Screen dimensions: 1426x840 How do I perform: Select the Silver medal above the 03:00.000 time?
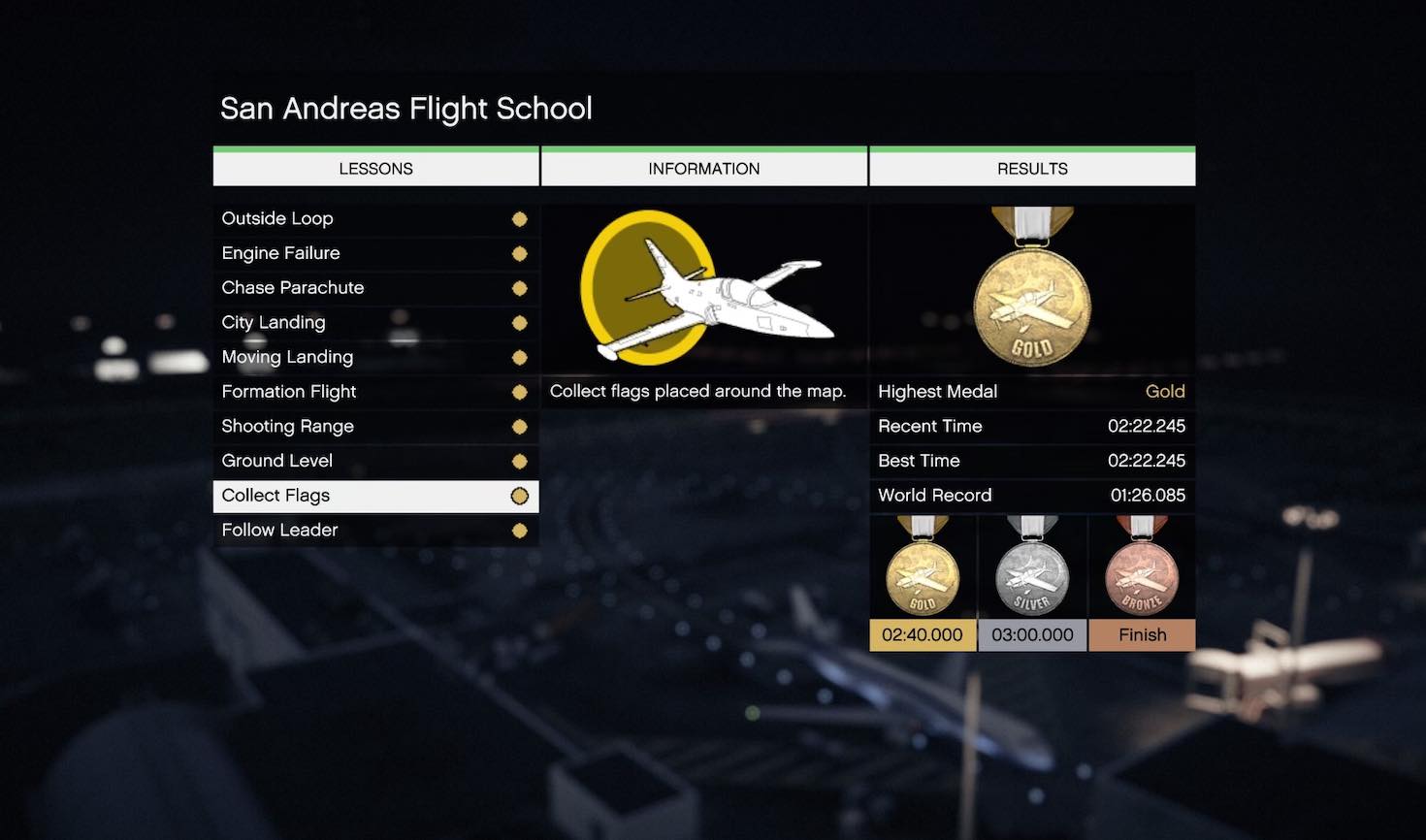tap(1031, 572)
